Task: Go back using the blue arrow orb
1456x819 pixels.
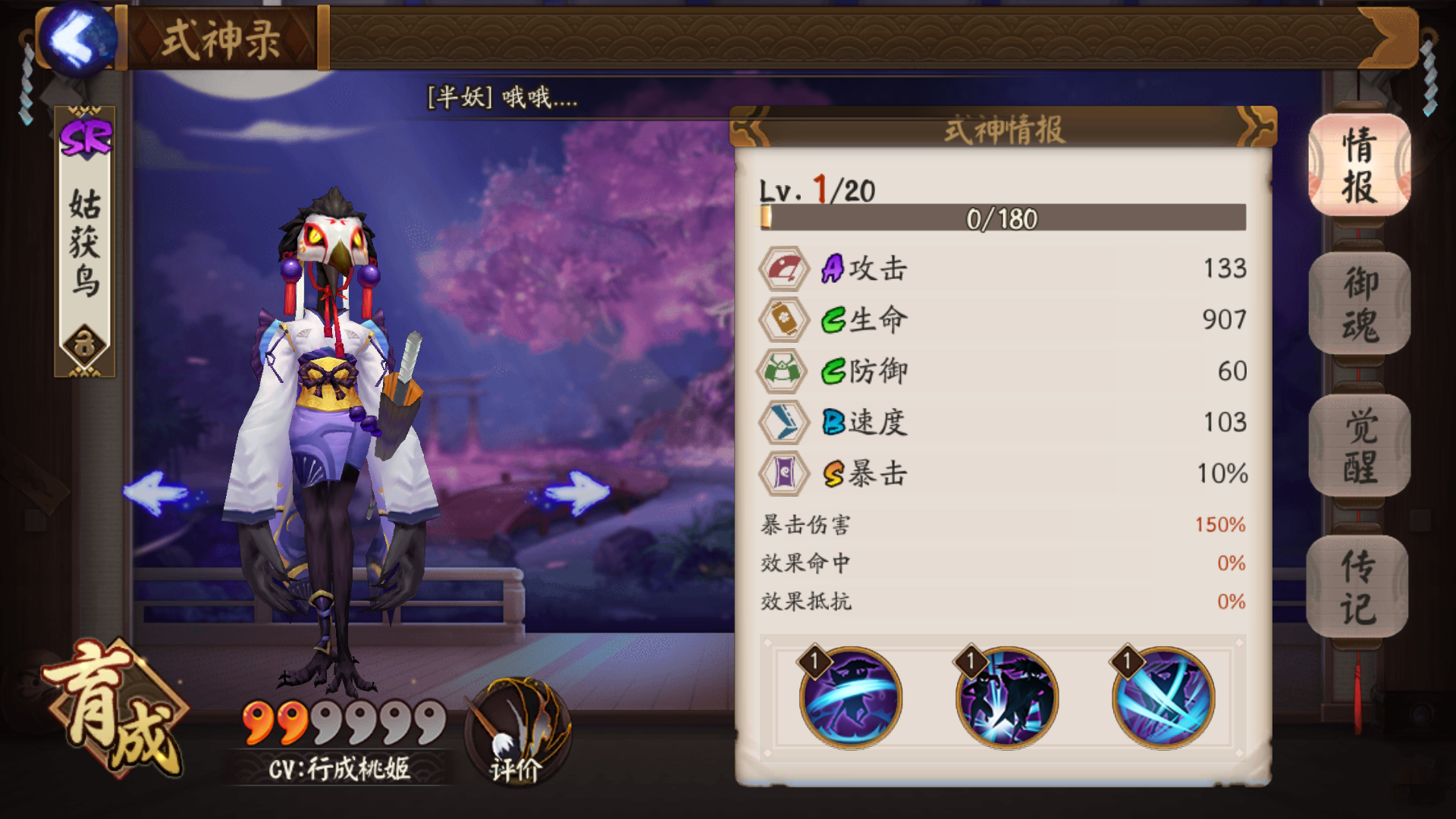Action: 77,39
